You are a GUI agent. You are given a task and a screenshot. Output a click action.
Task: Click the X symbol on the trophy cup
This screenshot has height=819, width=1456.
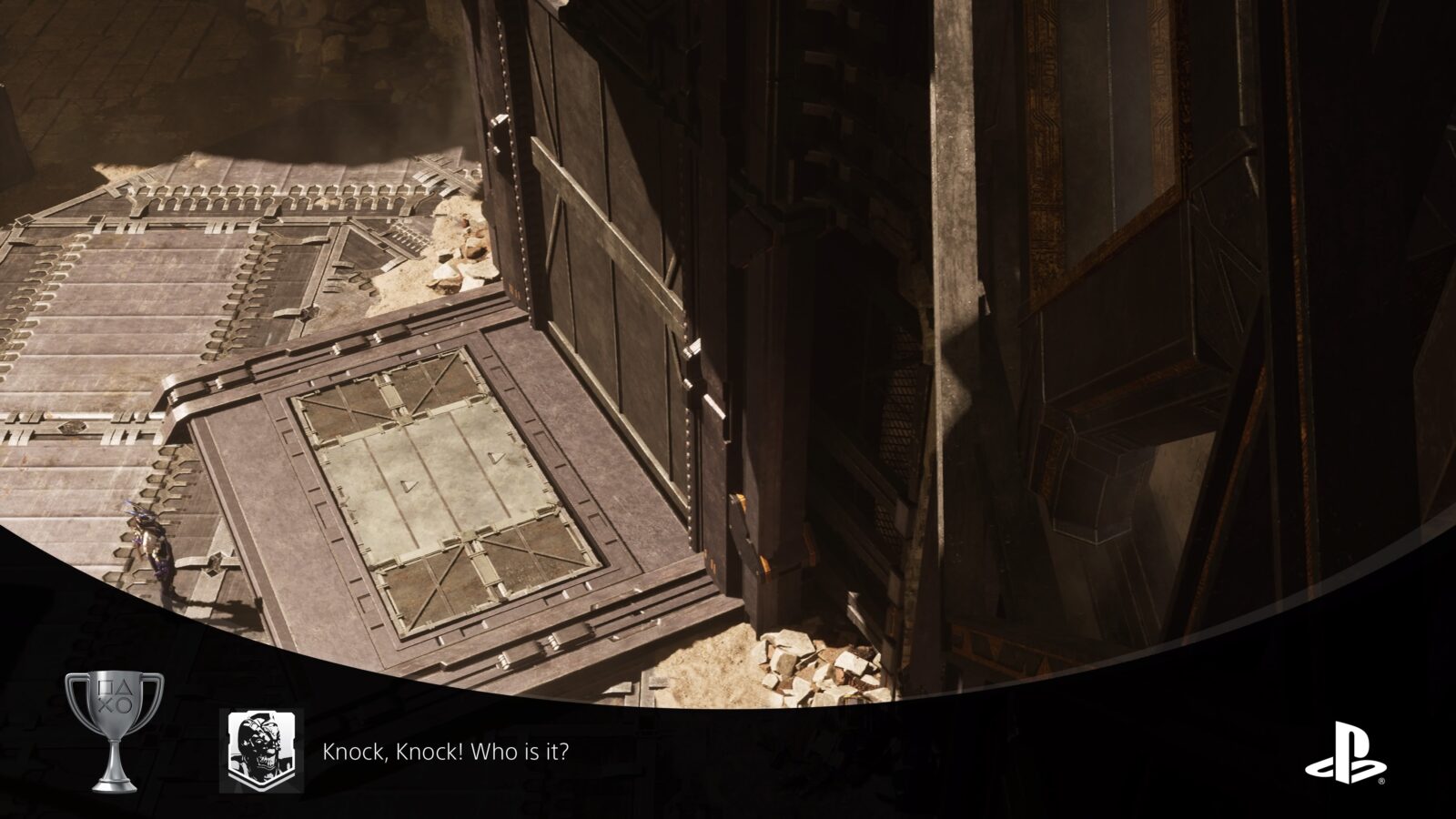106,704
